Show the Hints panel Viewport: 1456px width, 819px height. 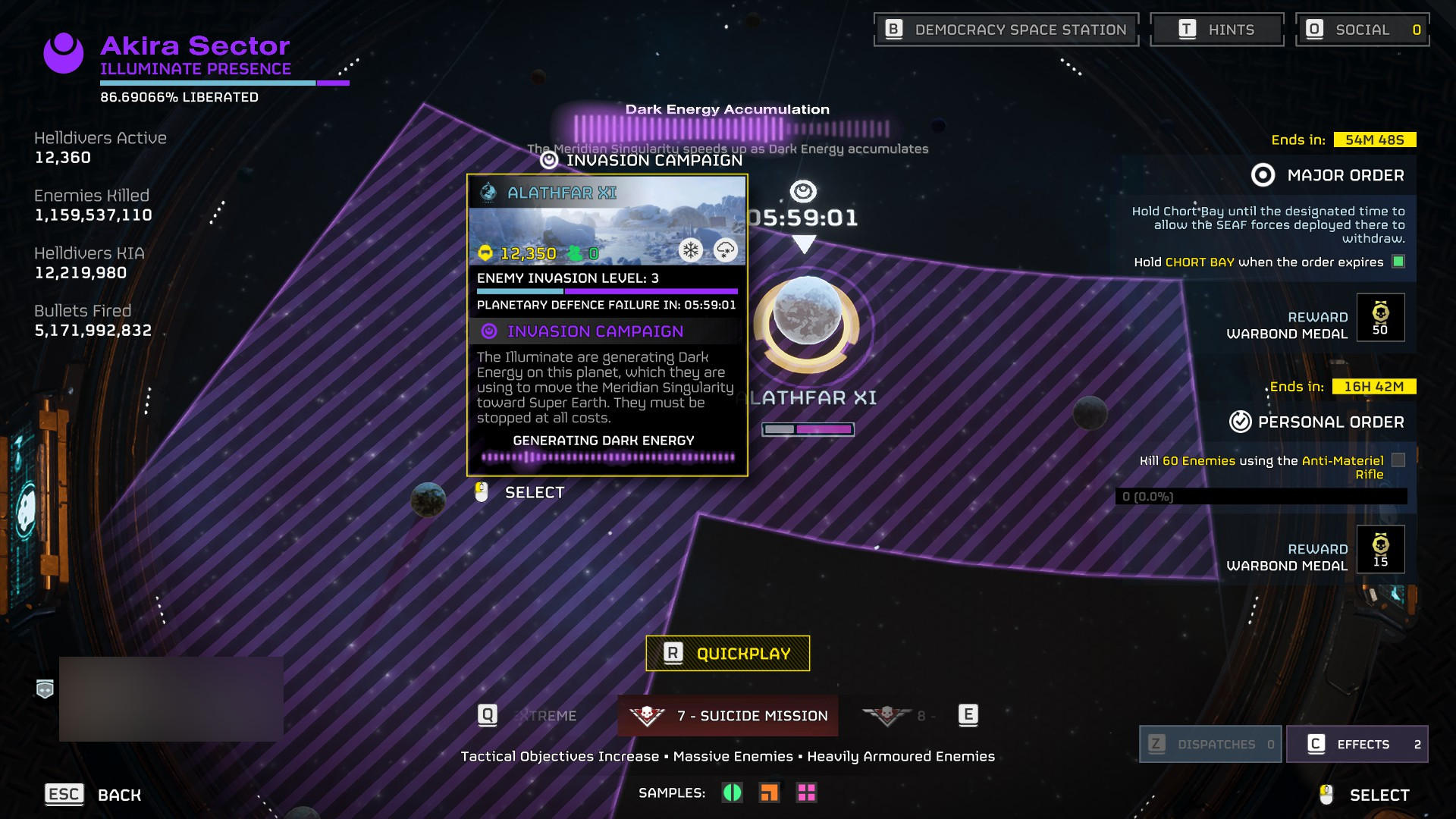tap(1216, 30)
